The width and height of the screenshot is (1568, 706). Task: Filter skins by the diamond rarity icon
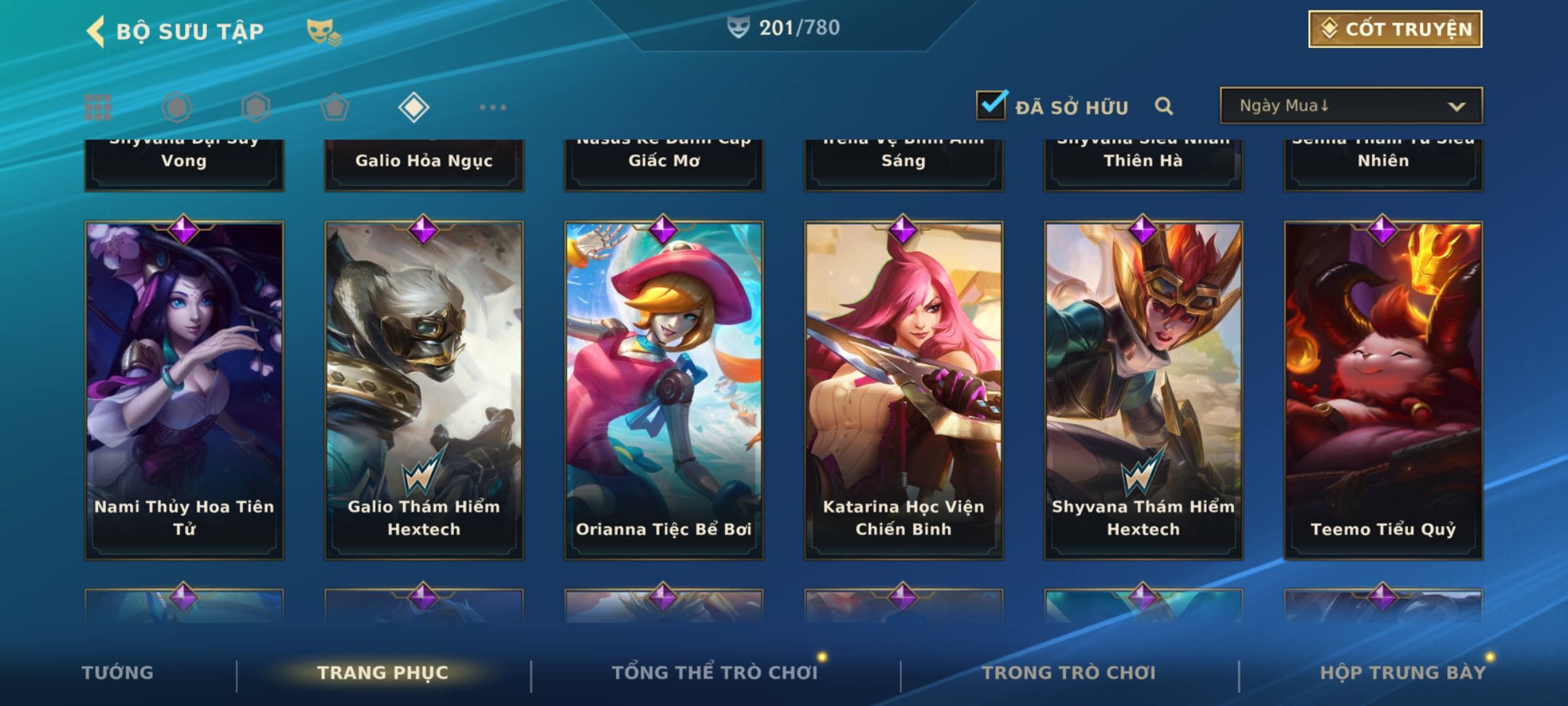click(414, 107)
